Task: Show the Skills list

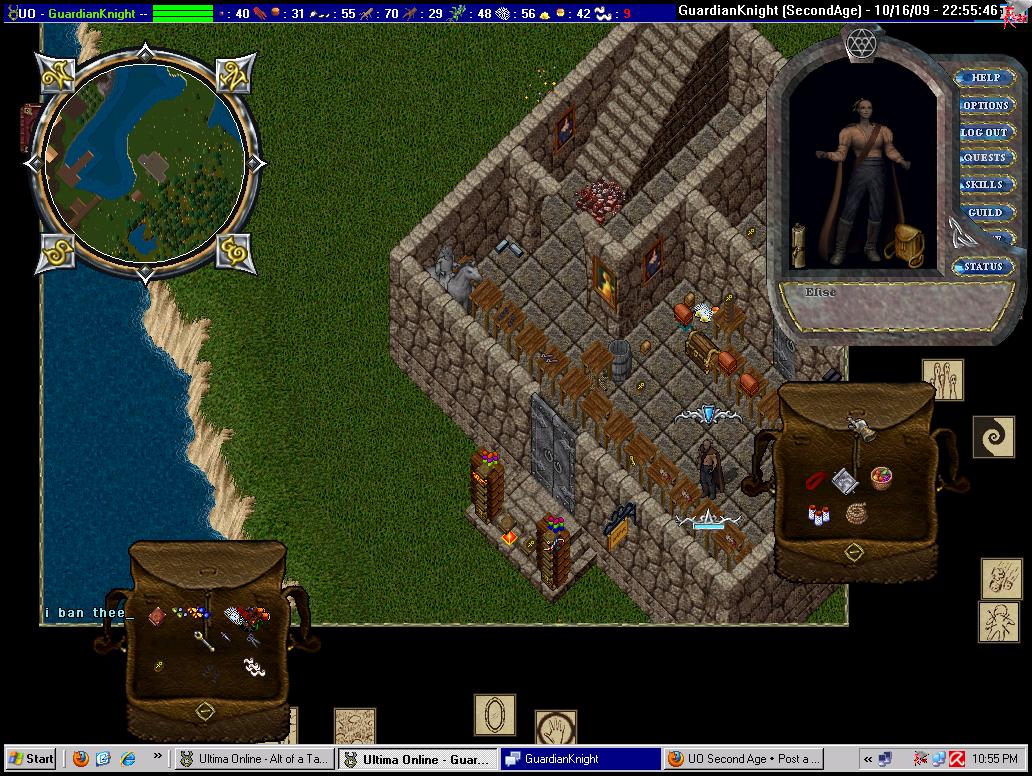Action: pos(984,185)
